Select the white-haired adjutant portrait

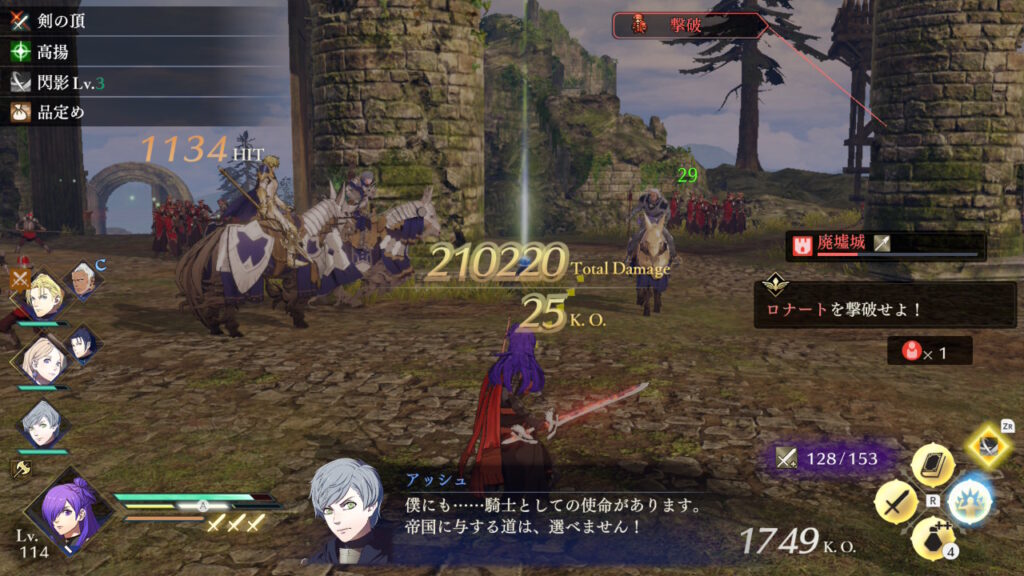click(84, 280)
